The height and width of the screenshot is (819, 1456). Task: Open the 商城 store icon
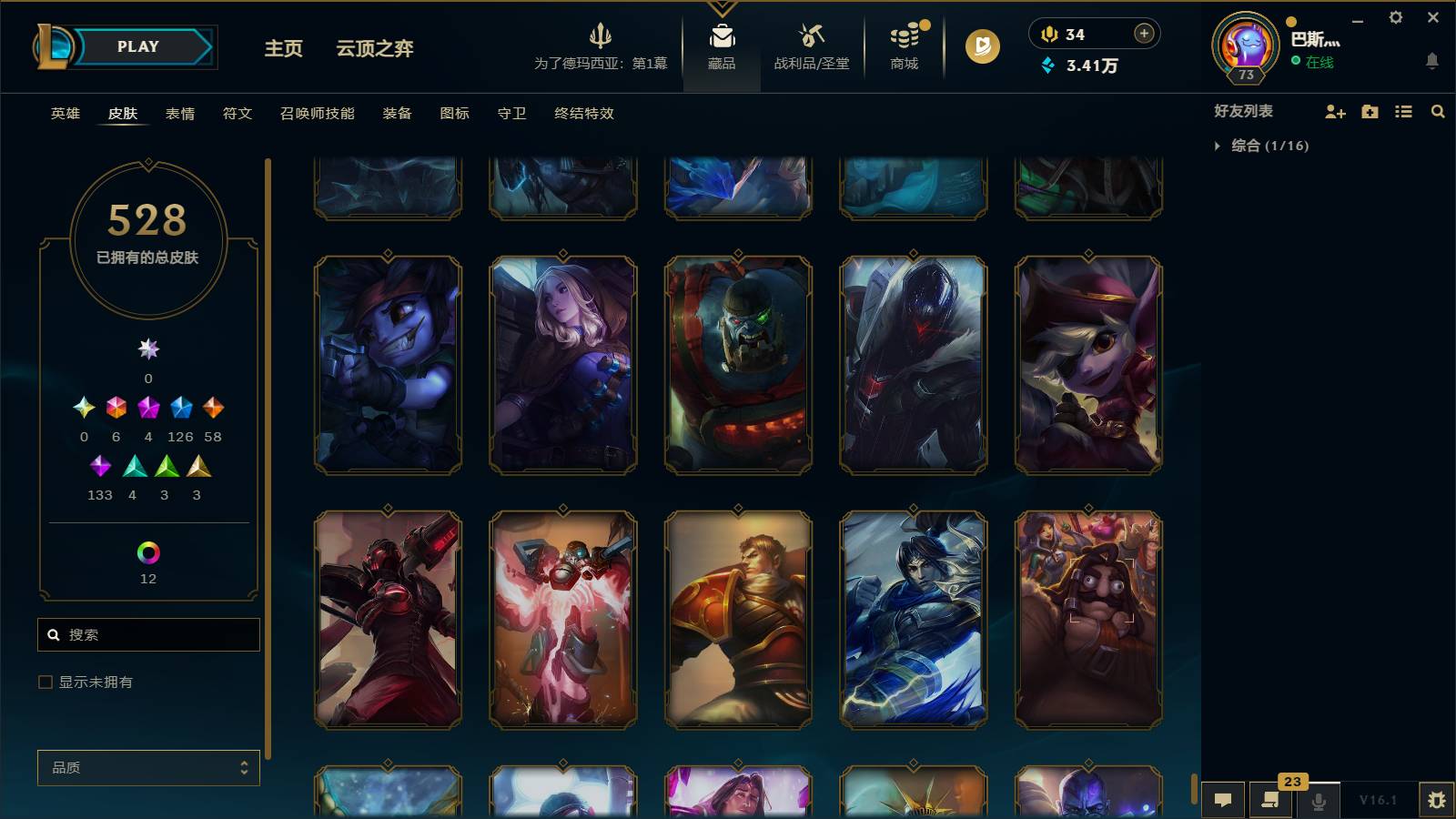point(903,47)
